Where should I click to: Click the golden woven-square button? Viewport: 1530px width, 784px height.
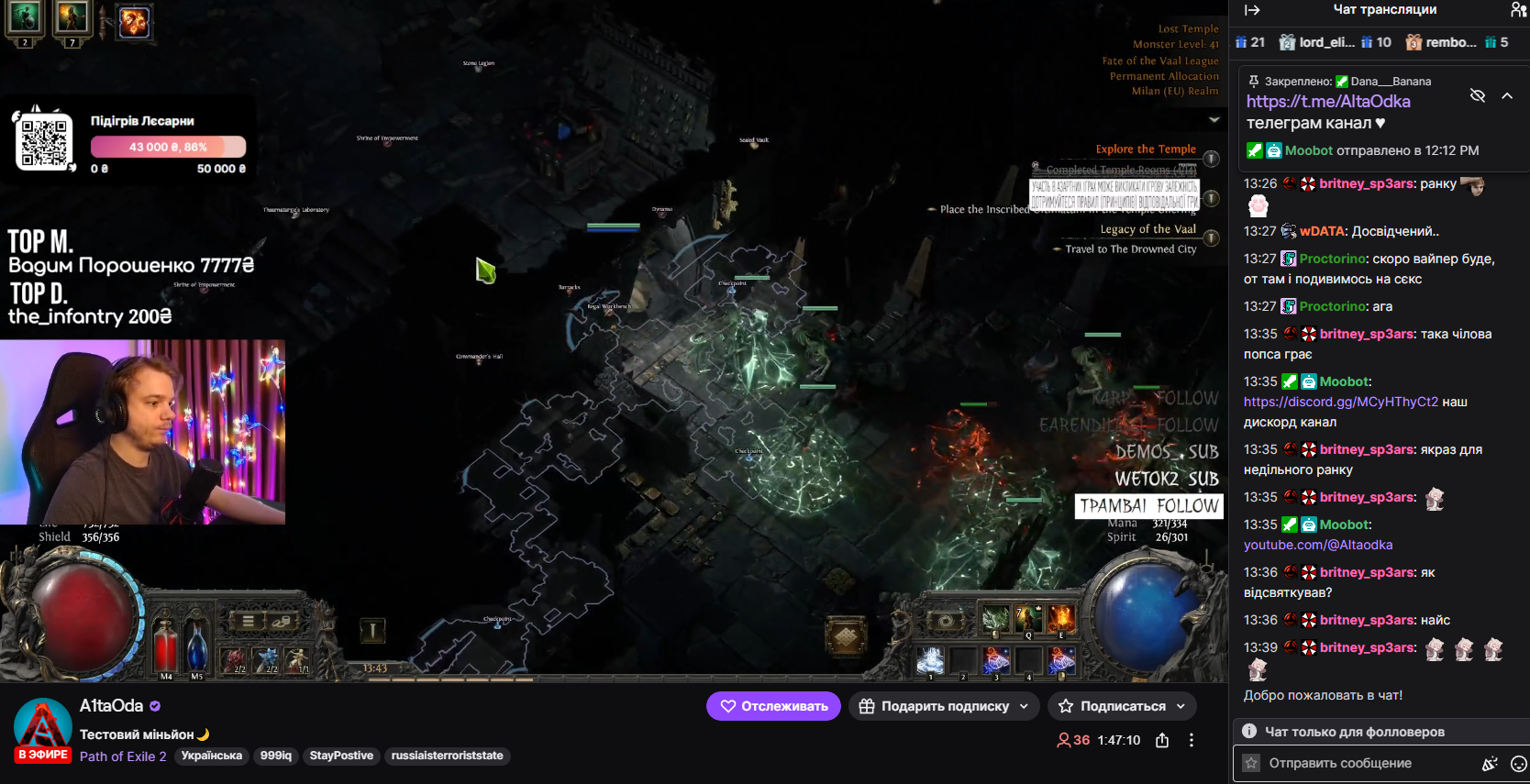point(846,635)
